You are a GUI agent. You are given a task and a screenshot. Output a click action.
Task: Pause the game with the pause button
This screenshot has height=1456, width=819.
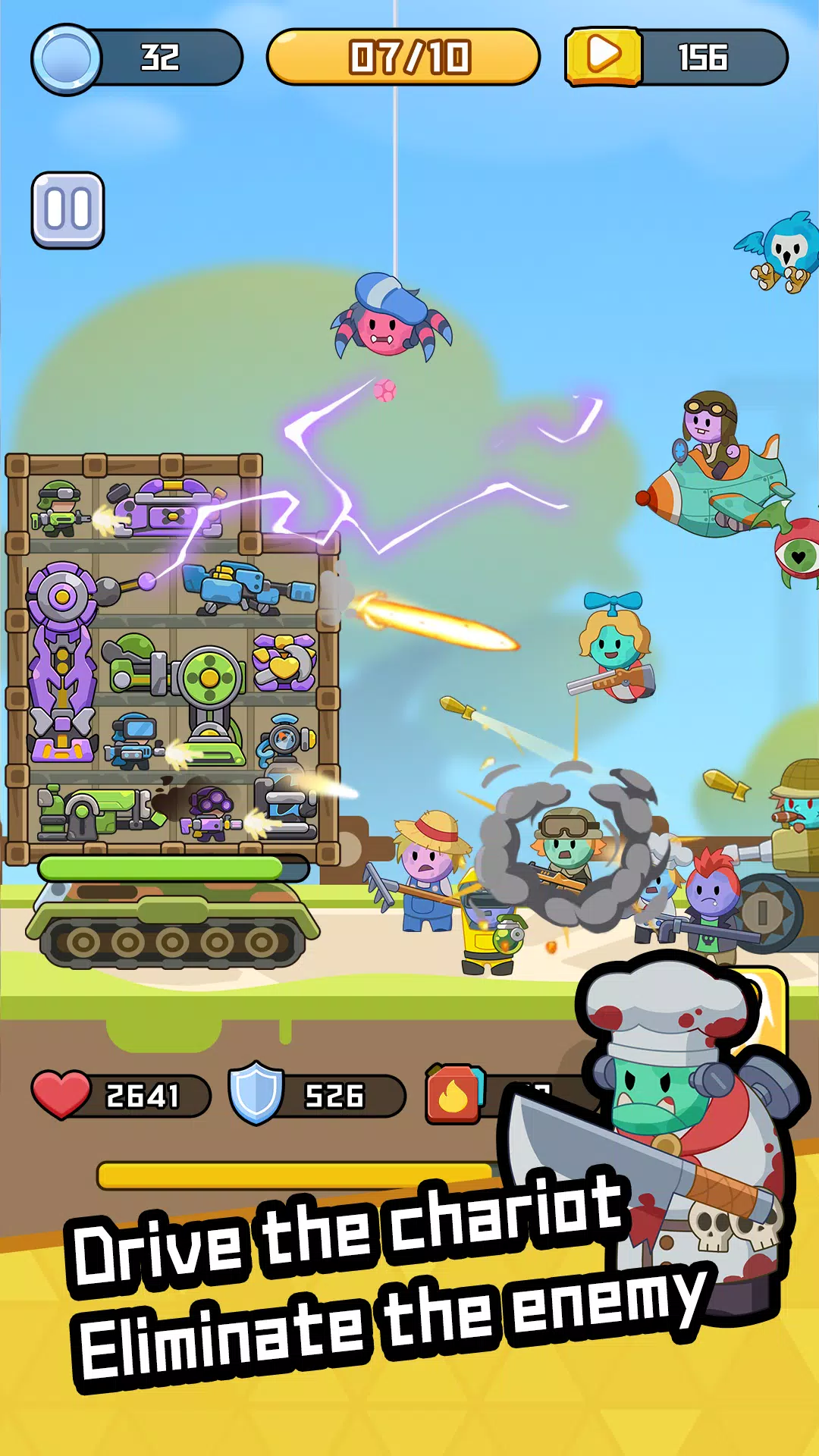67,210
